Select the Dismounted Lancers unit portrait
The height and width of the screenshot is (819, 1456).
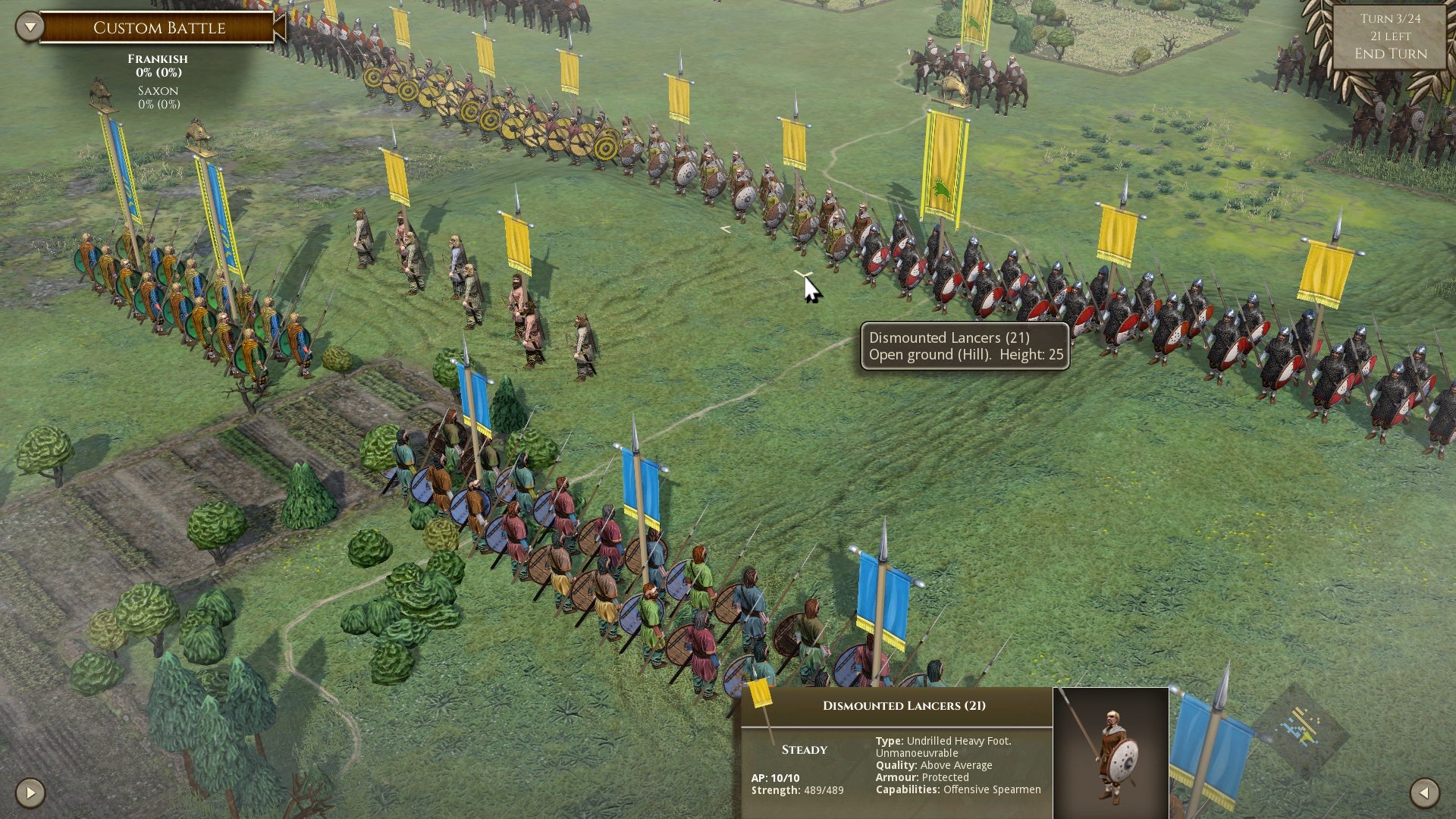[1111, 752]
